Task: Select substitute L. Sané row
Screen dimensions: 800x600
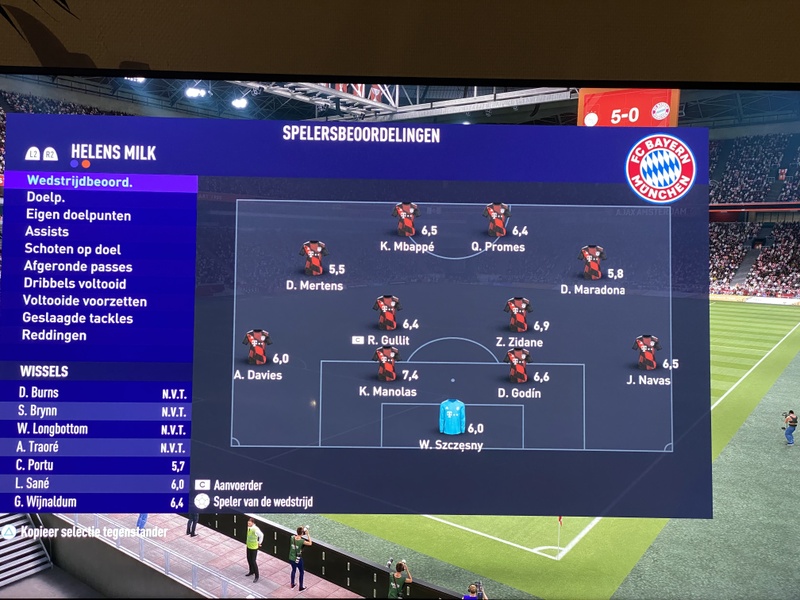Action: 98,484
